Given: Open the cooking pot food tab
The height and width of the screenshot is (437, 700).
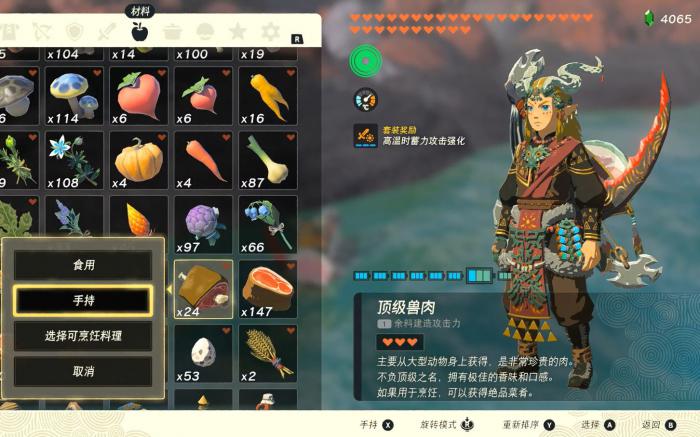Looking at the screenshot, I should (172, 32).
